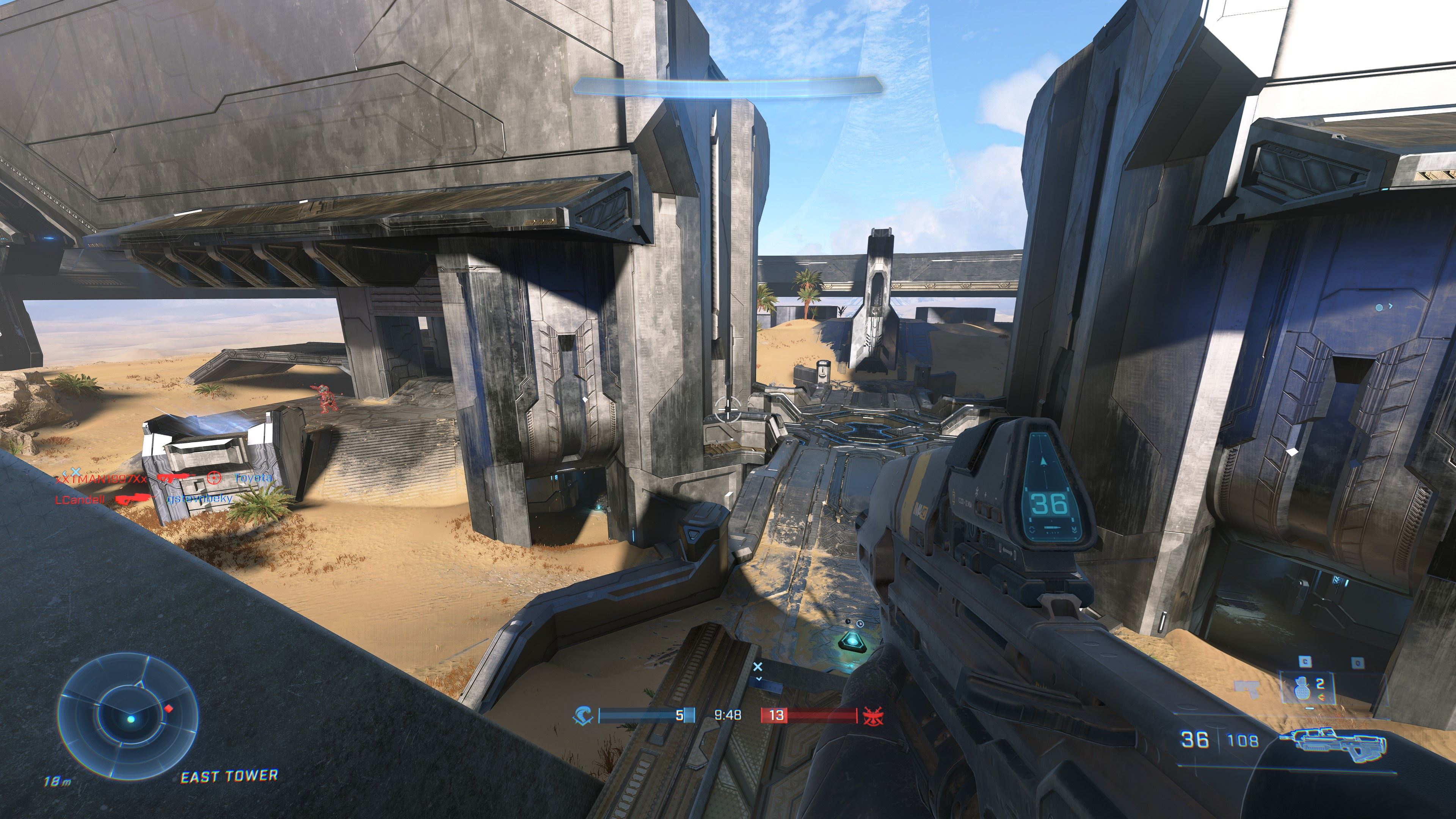1456x819 pixels.
Task: Select the LCandell kill feed entry
Action: pos(80,500)
